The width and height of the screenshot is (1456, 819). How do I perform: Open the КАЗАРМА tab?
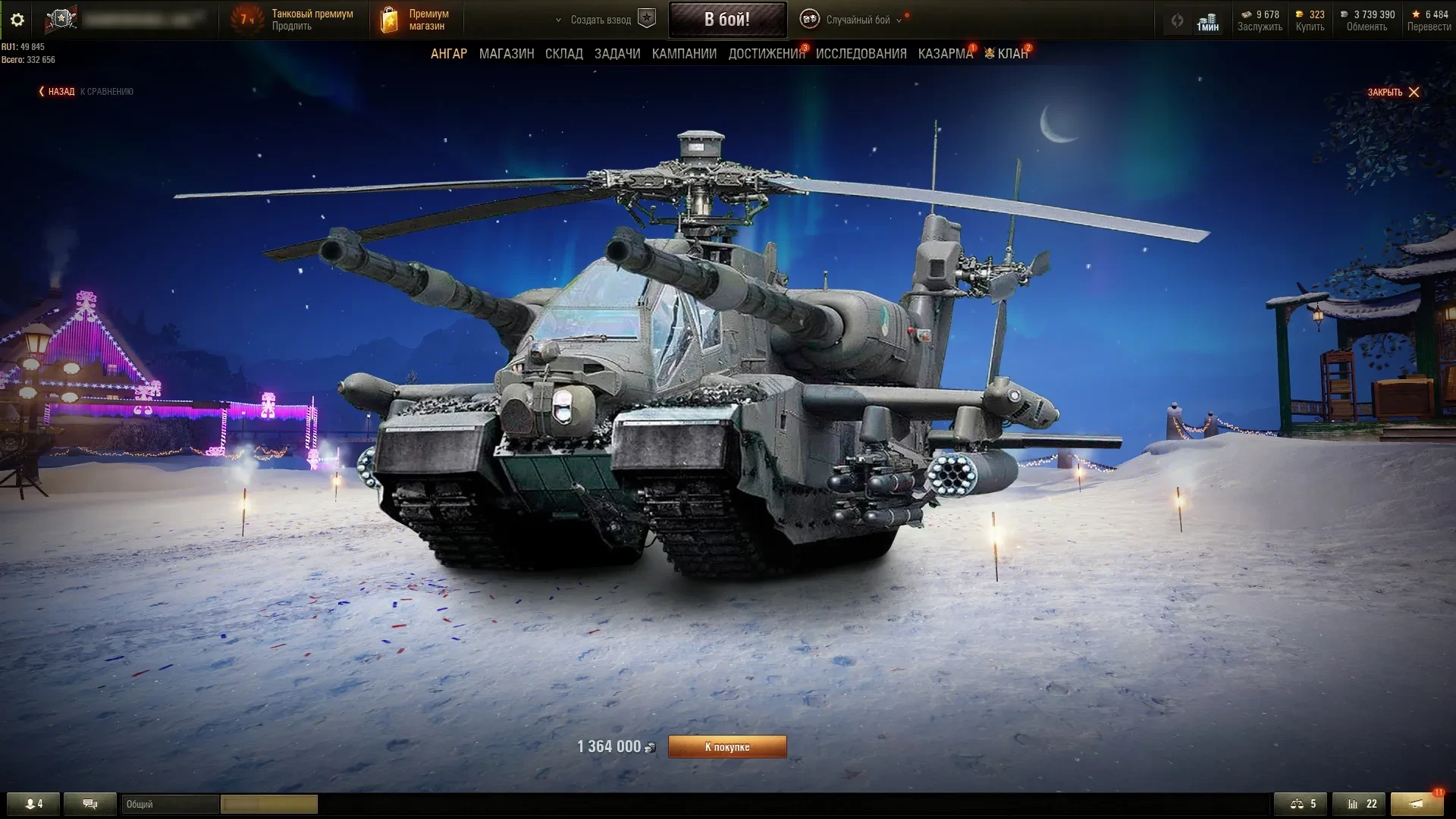click(x=945, y=54)
